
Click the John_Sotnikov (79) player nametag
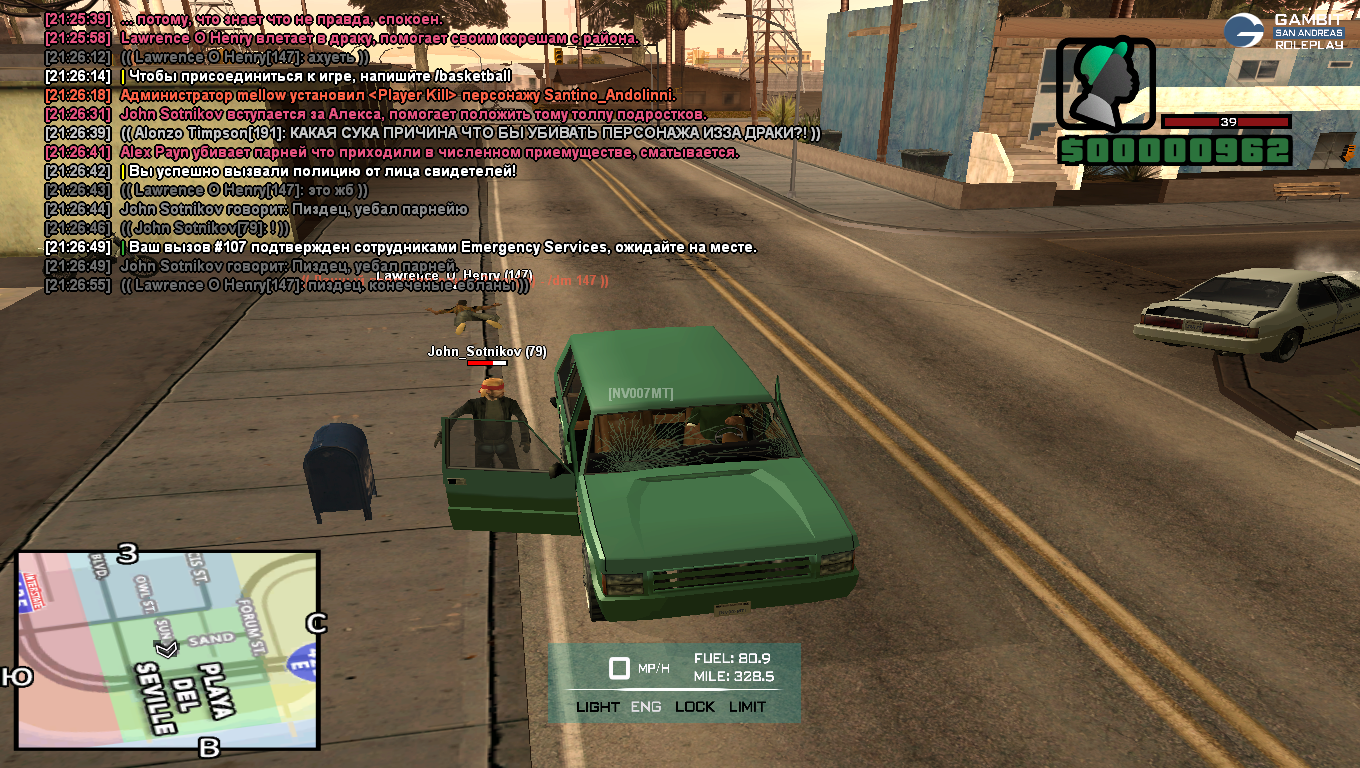(487, 352)
